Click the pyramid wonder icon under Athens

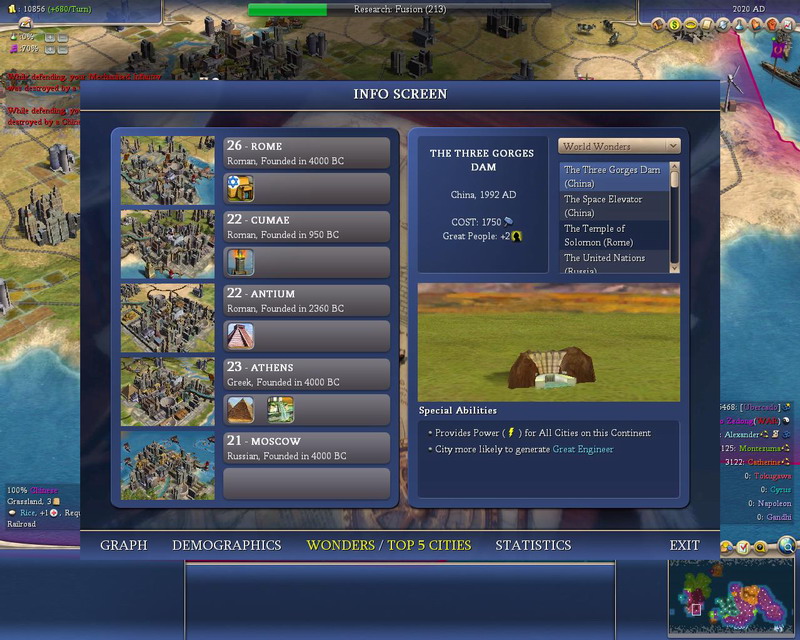click(x=241, y=409)
